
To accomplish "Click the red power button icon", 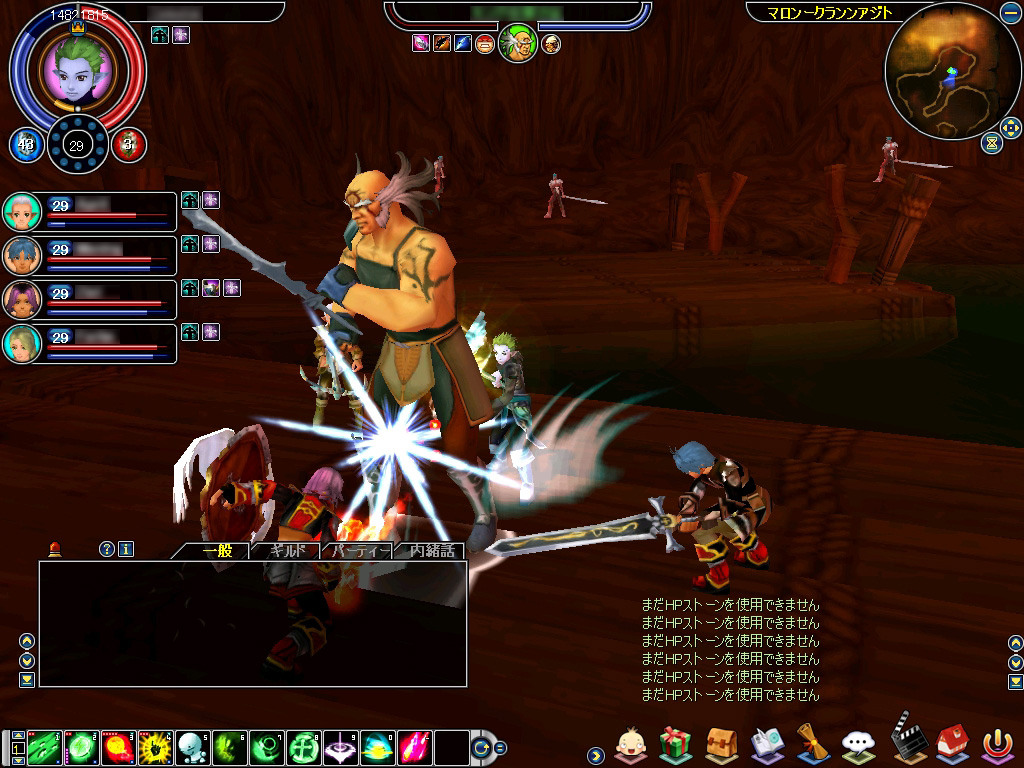I will pos(996,743).
